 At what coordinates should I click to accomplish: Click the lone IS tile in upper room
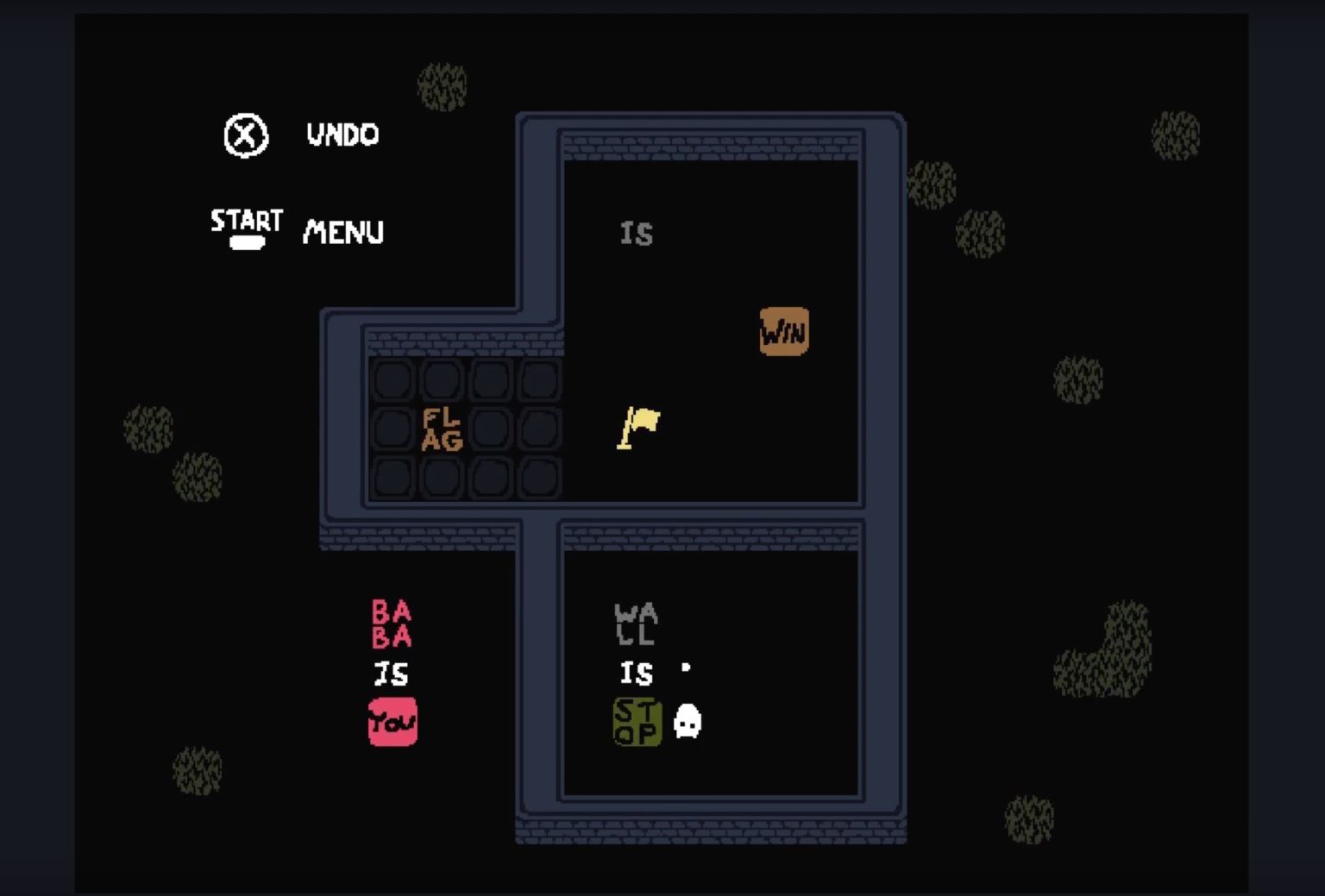point(637,233)
